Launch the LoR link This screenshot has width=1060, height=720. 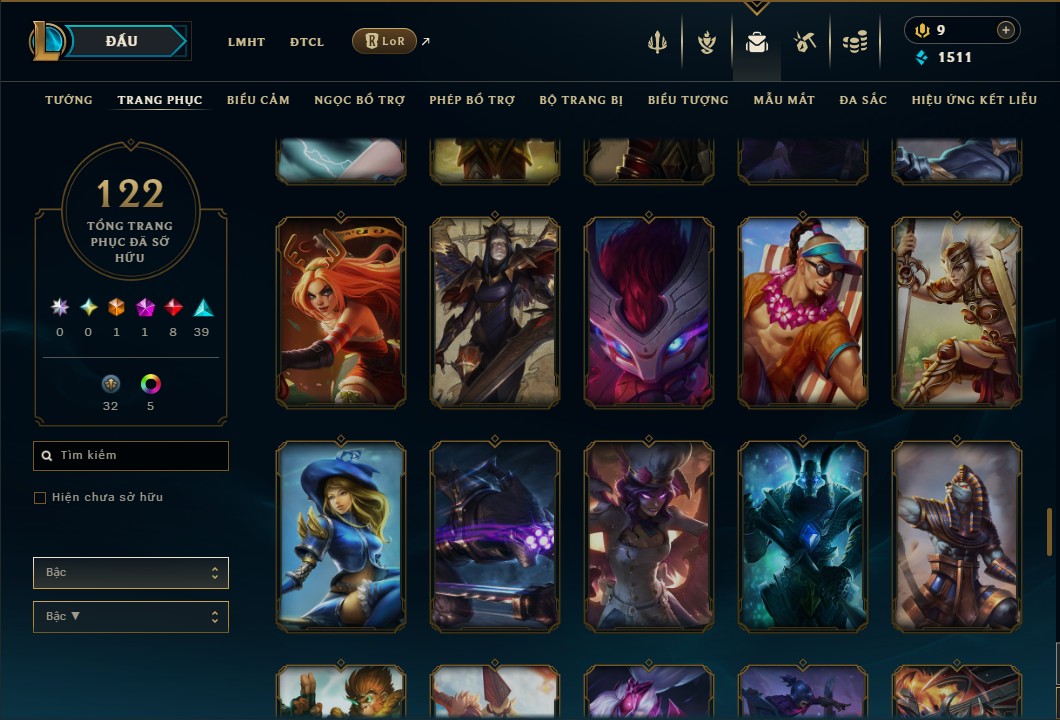point(385,41)
